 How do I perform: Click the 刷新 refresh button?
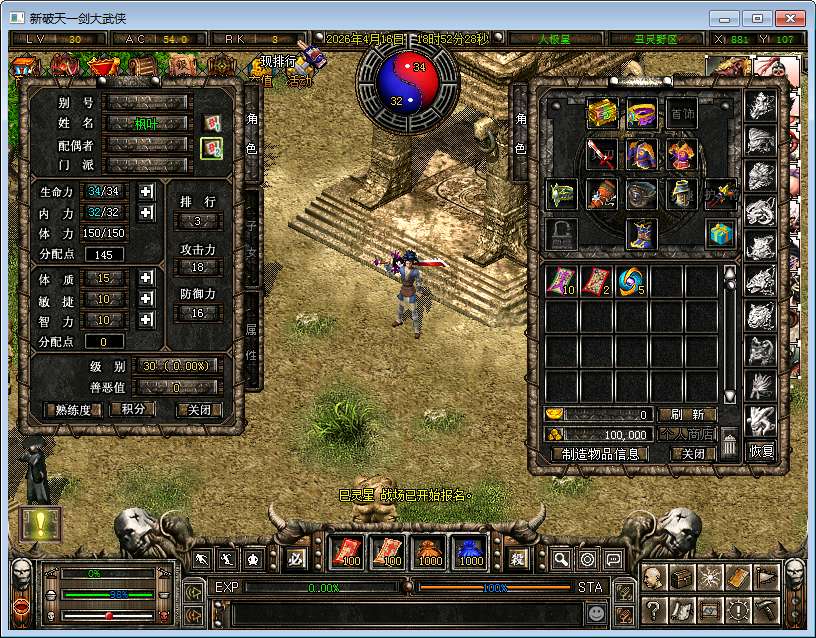[x=687, y=414]
